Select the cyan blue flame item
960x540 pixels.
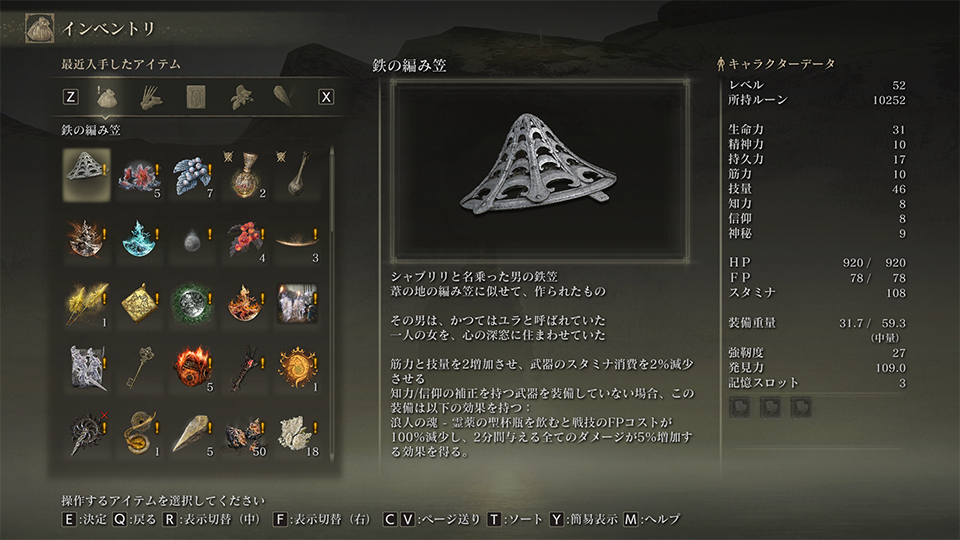(x=140, y=237)
